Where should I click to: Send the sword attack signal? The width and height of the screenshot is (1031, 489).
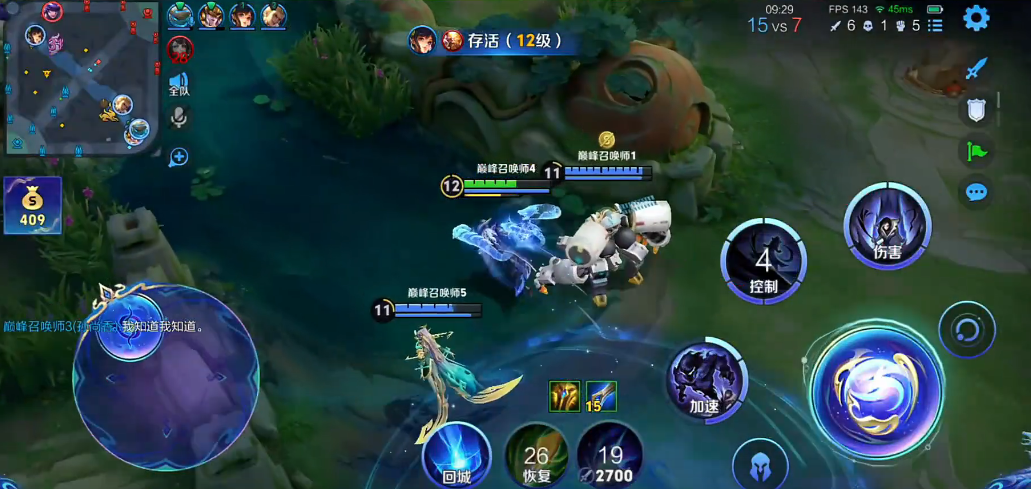pyautogui.click(x=976, y=68)
